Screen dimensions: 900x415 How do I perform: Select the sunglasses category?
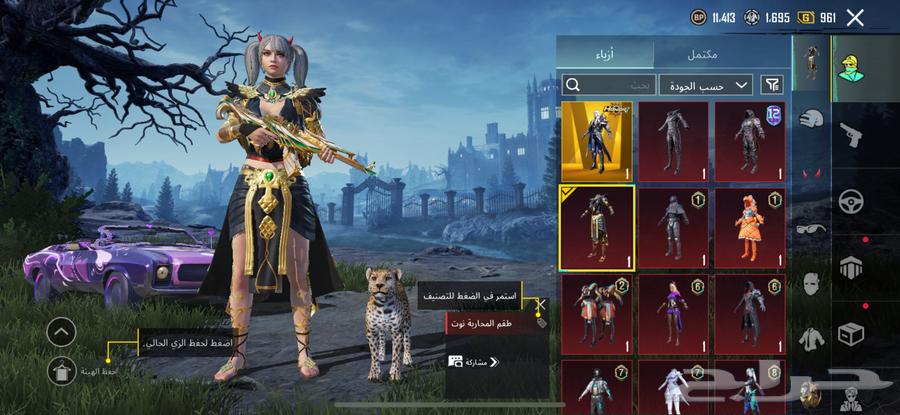(810, 228)
